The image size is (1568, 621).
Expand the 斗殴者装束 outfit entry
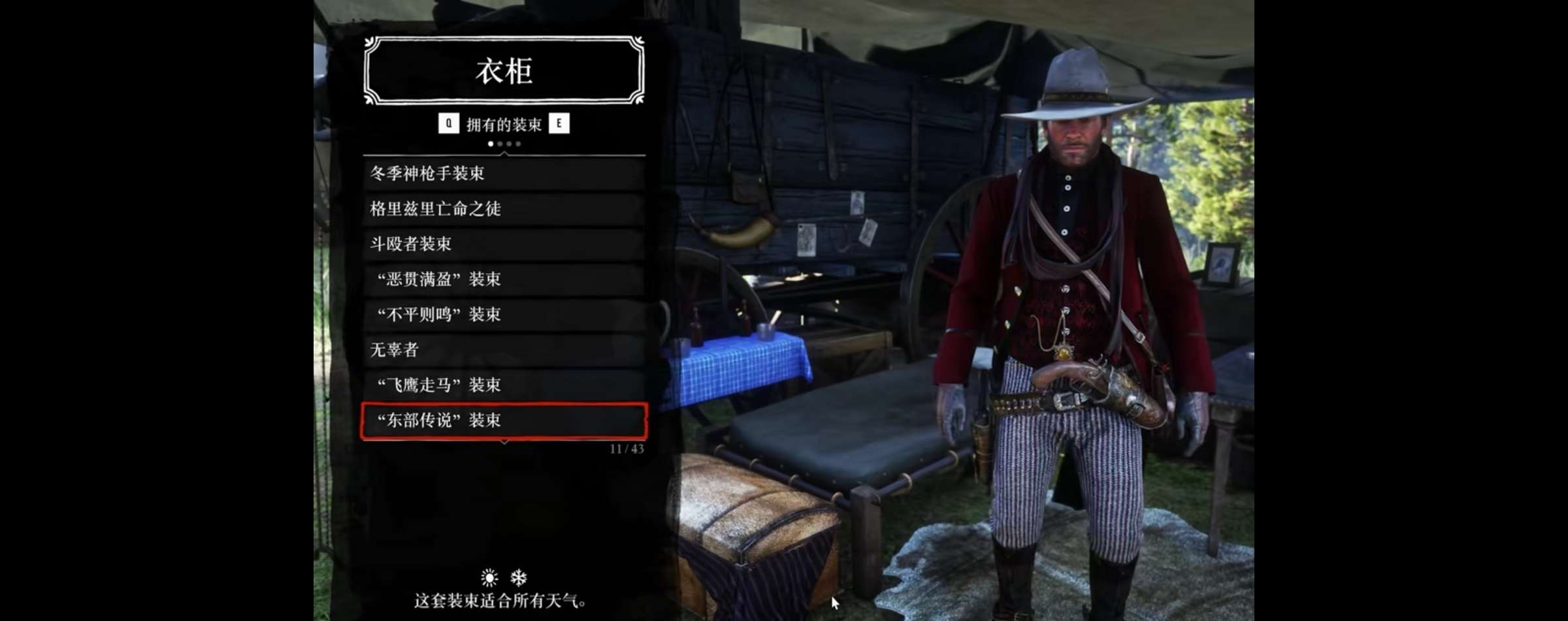click(503, 245)
